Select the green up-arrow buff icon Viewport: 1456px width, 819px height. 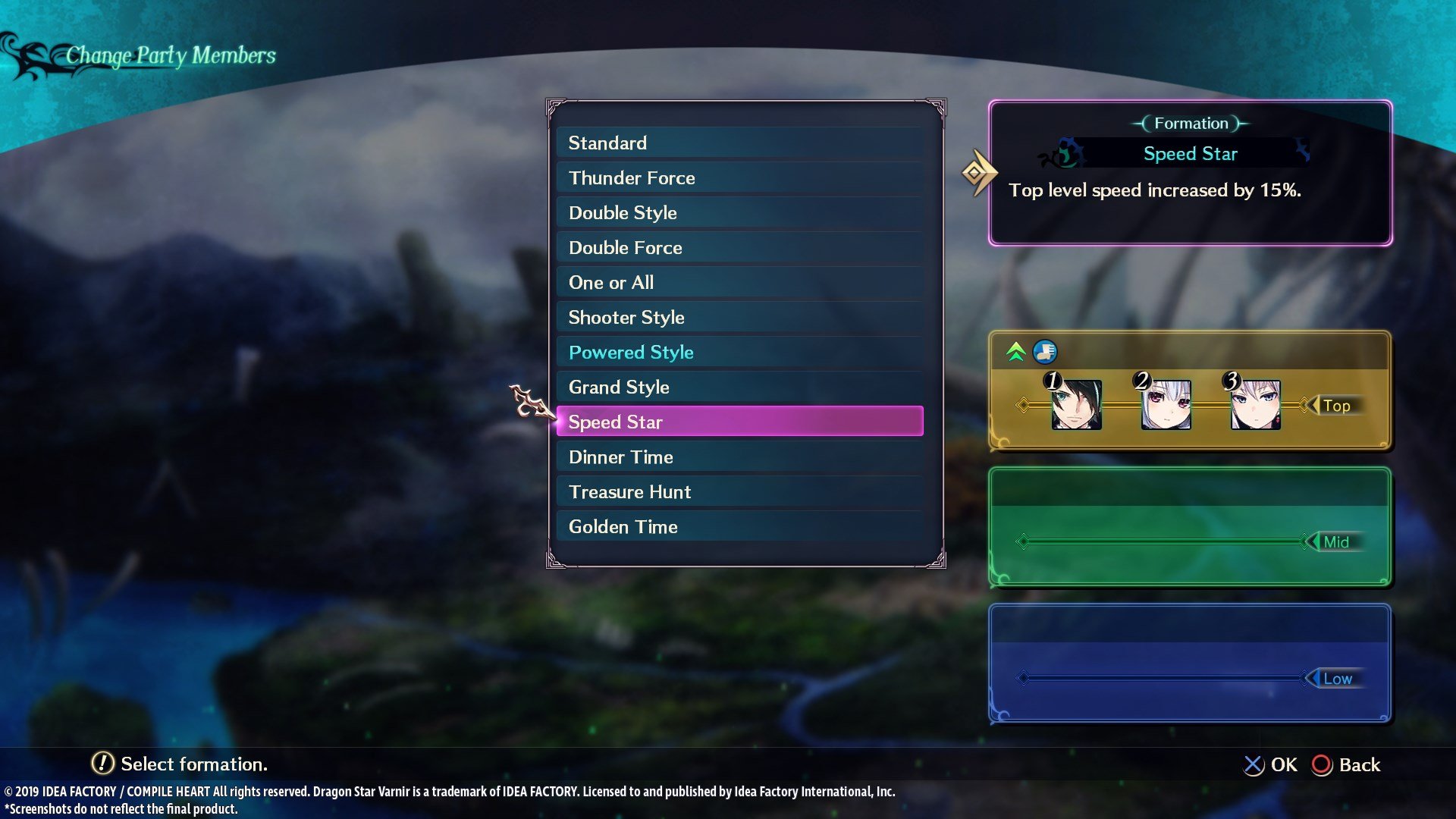tap(1016, 351)
